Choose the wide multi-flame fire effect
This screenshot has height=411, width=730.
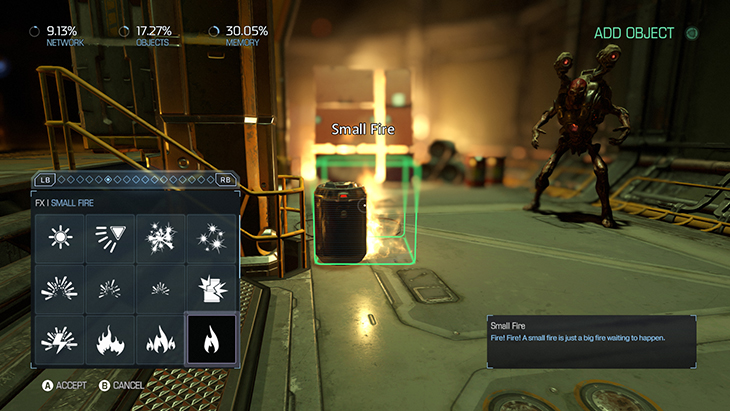[161, 340]
